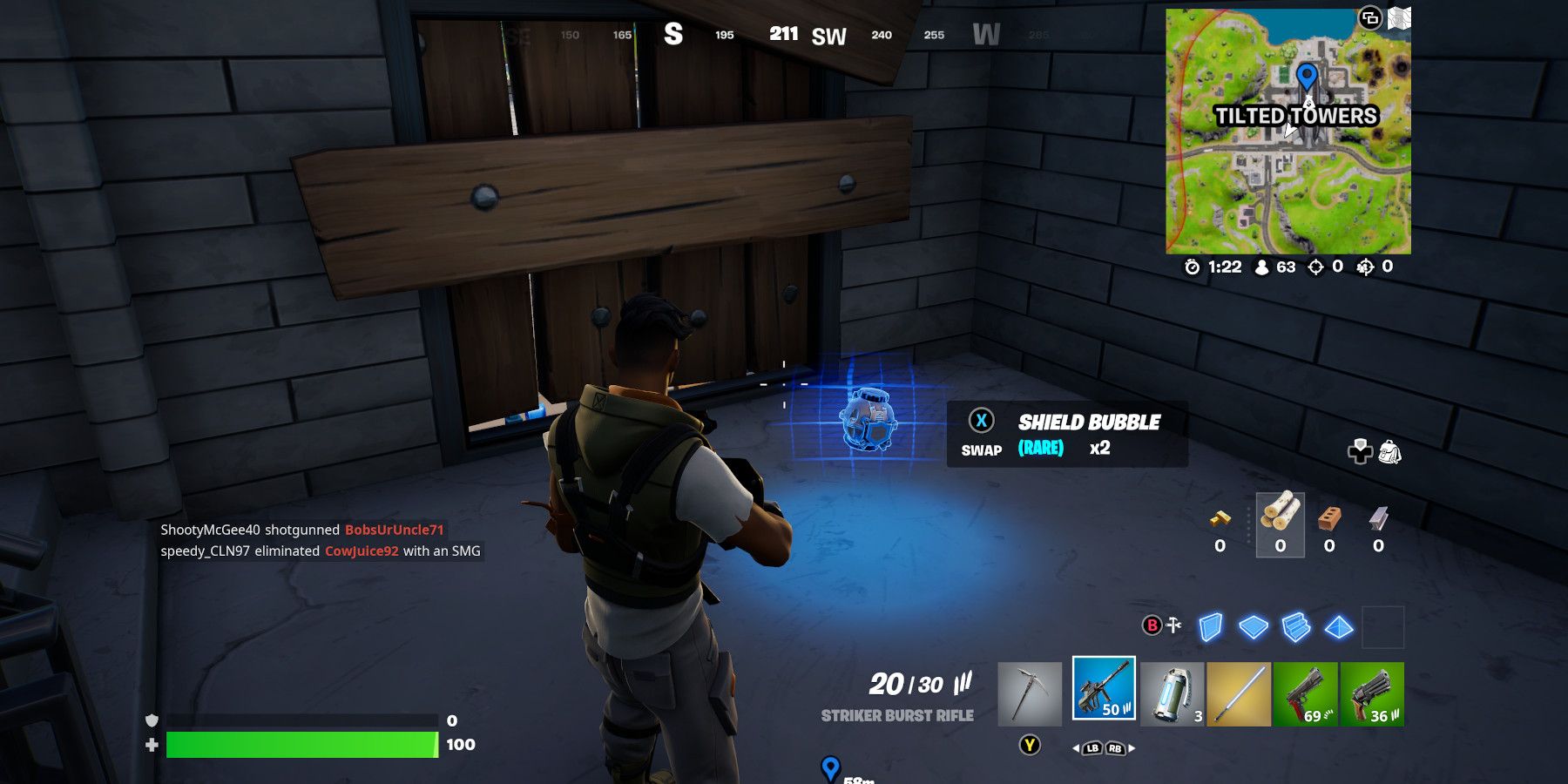Select the pyramid building piece icon
This screenshot has width=1568, height=784.
click(x=1340, y=627)
